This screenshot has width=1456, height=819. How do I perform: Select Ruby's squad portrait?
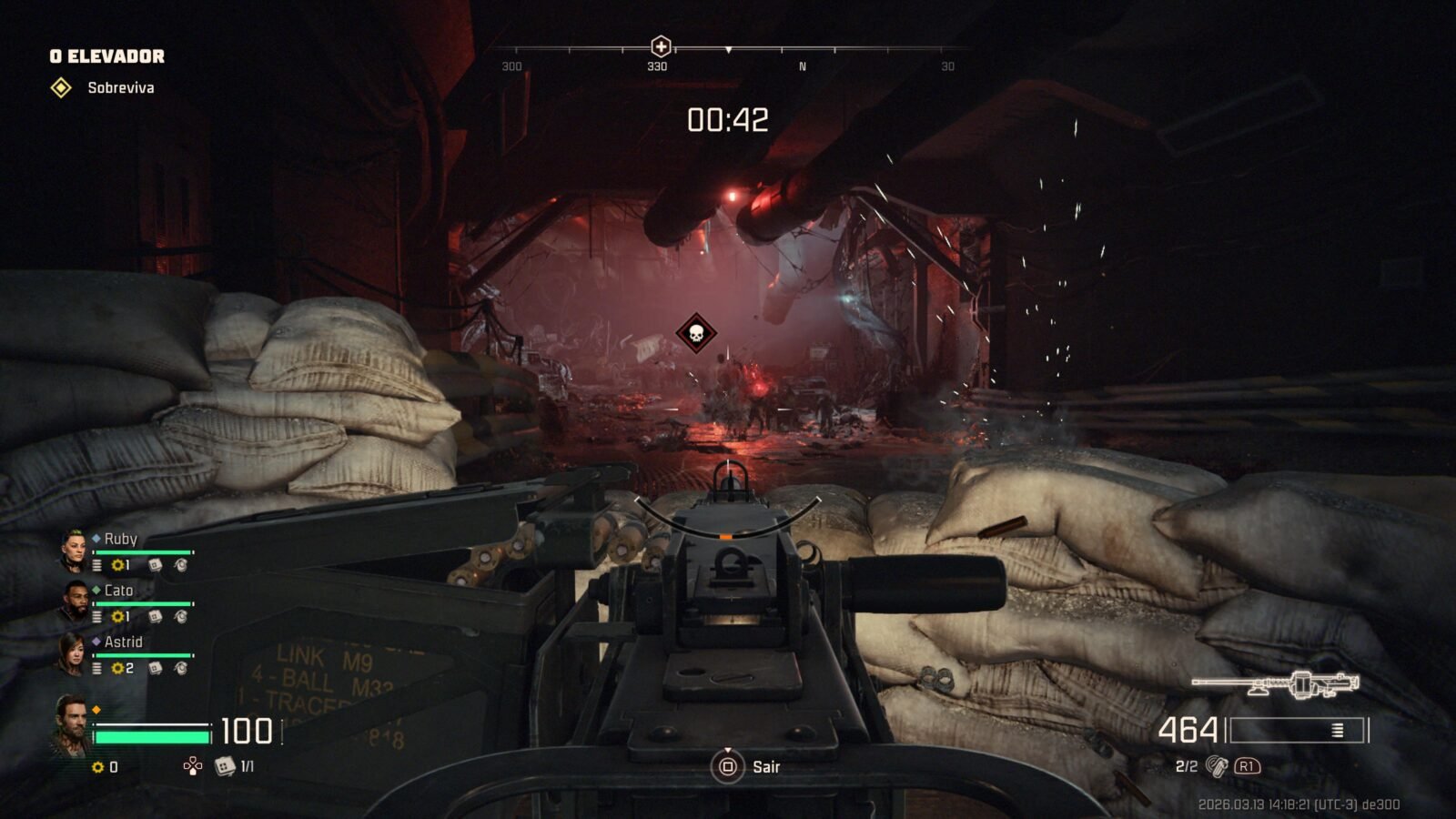pyautogui.click(x=73, y=551)
